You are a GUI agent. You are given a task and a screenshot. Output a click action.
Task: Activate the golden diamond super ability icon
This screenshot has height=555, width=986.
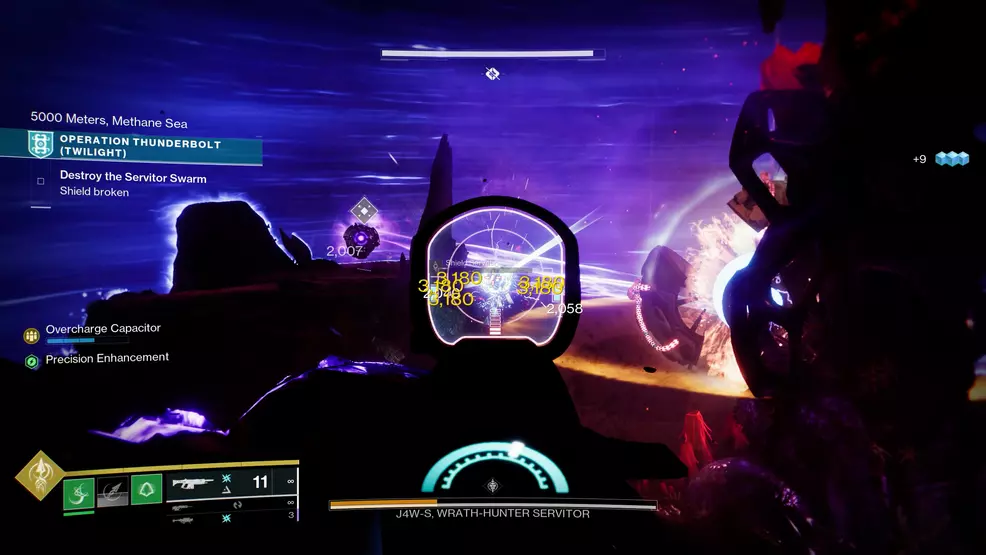(x=39, y=476)
